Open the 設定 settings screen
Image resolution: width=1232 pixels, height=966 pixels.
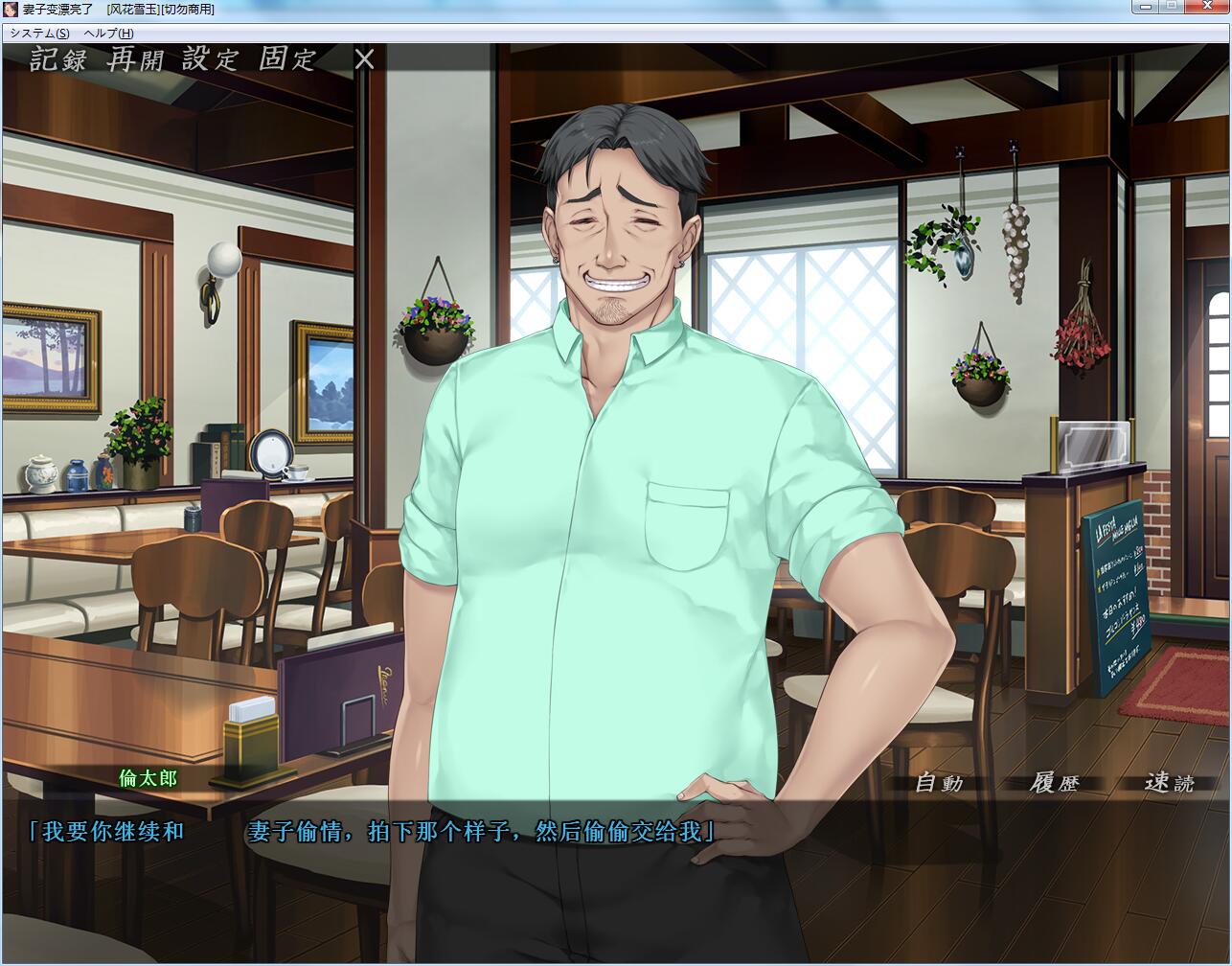(210, 59)
